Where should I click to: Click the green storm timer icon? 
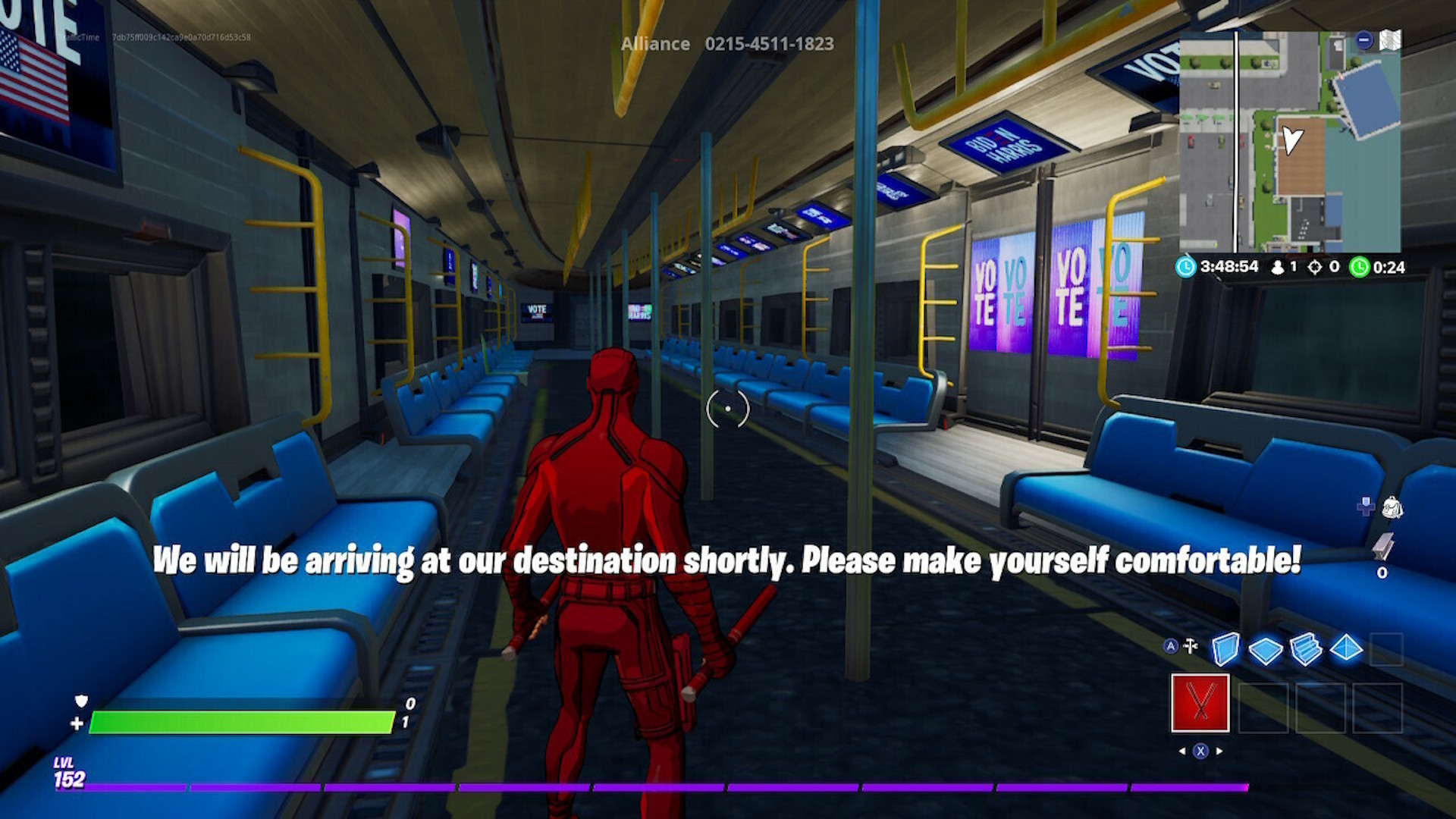point(1359,268)
